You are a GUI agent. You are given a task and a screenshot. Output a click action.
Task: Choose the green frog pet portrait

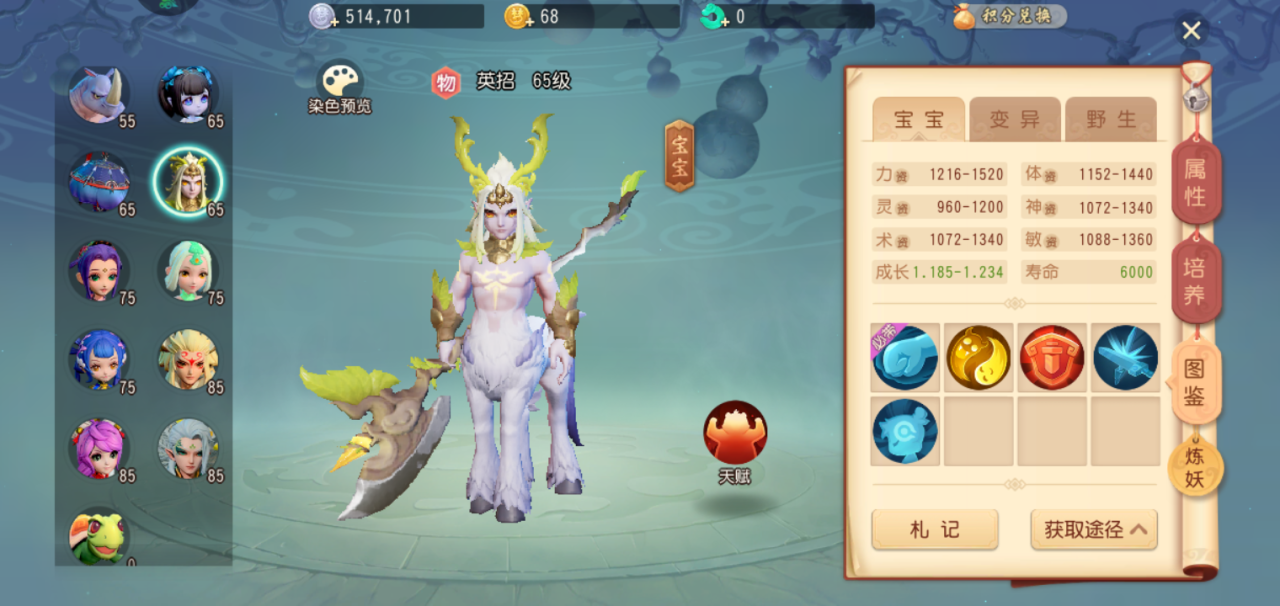click(98, 537)
